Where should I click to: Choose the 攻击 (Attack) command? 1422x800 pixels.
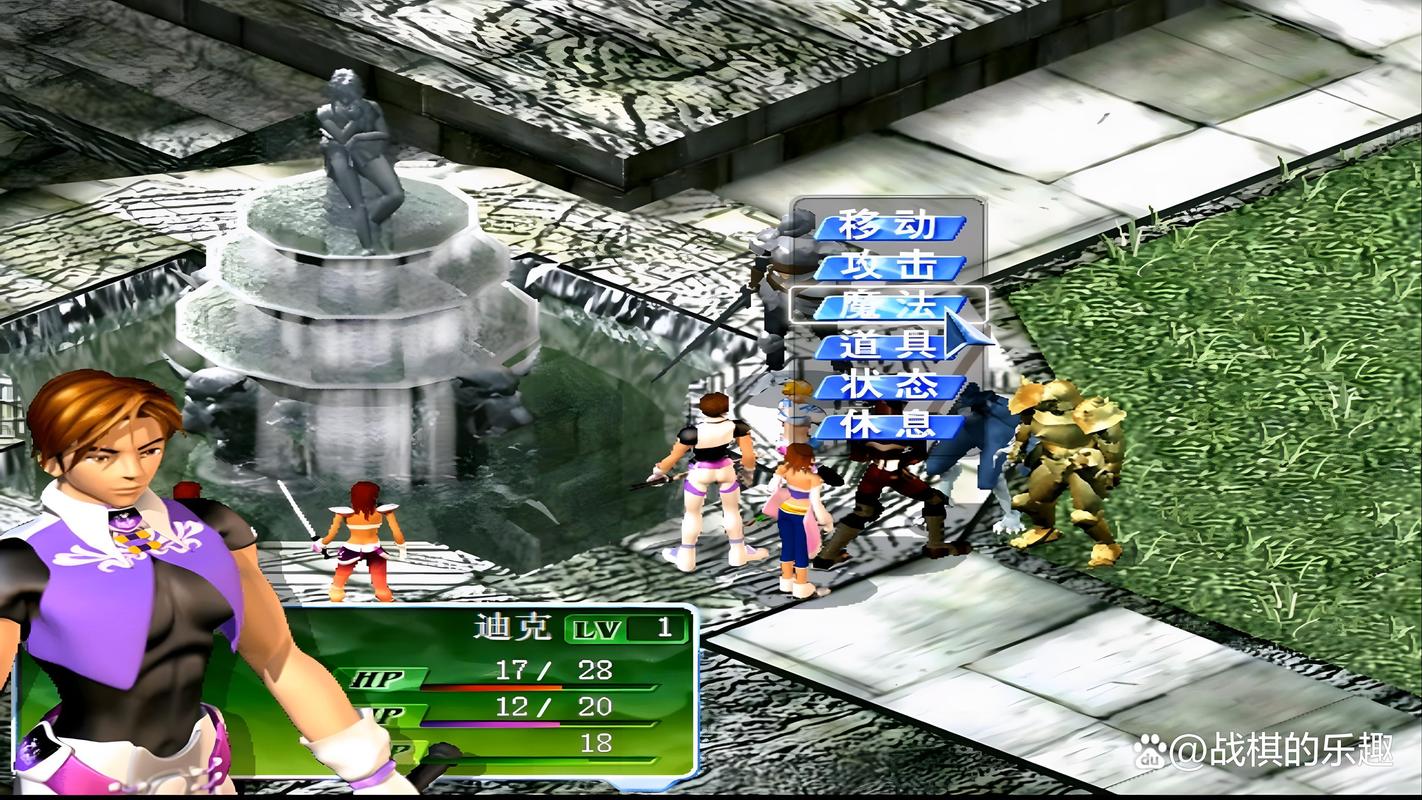pos(888,267)
